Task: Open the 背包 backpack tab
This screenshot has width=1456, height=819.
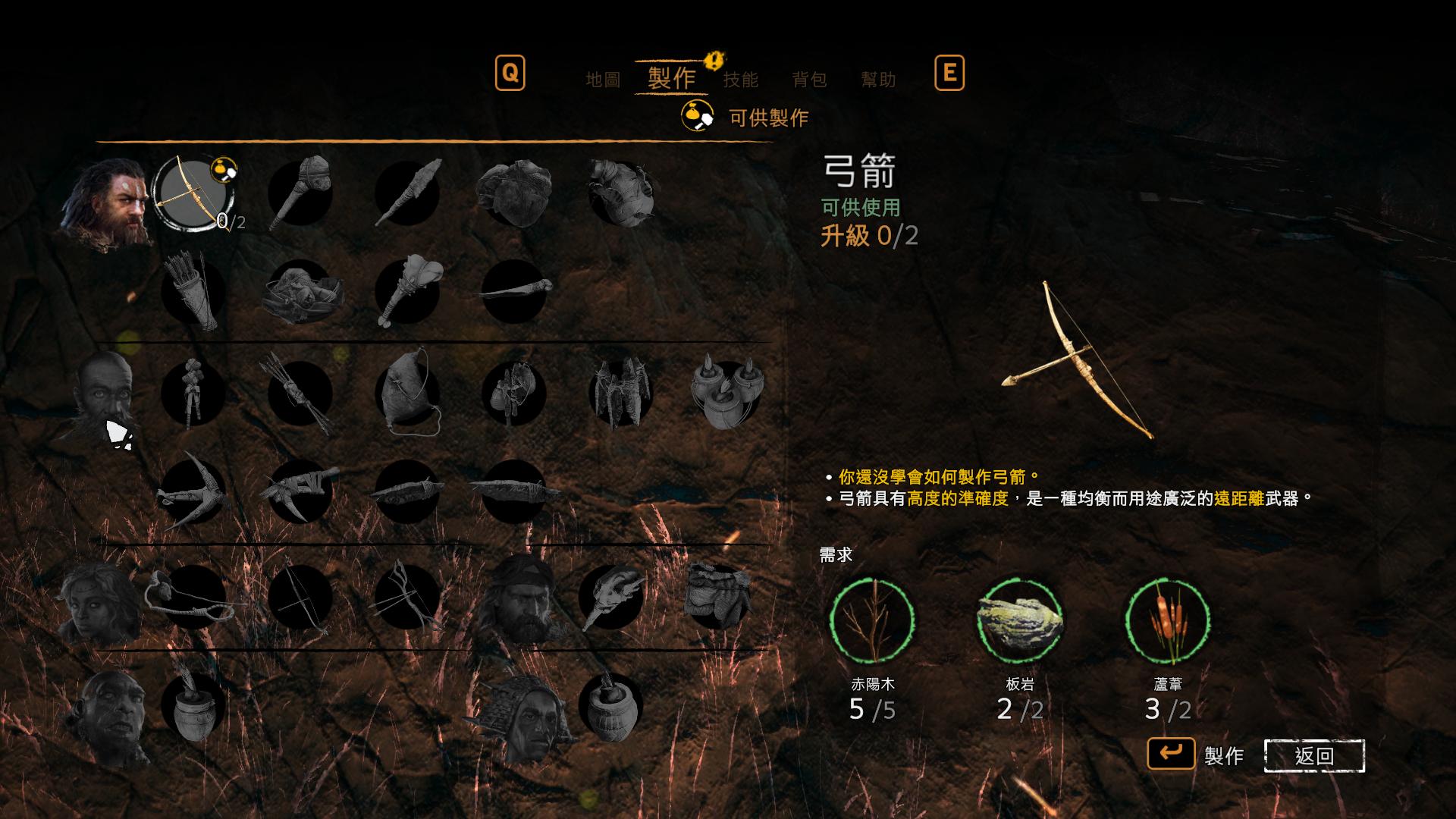Action: (811, 78)
